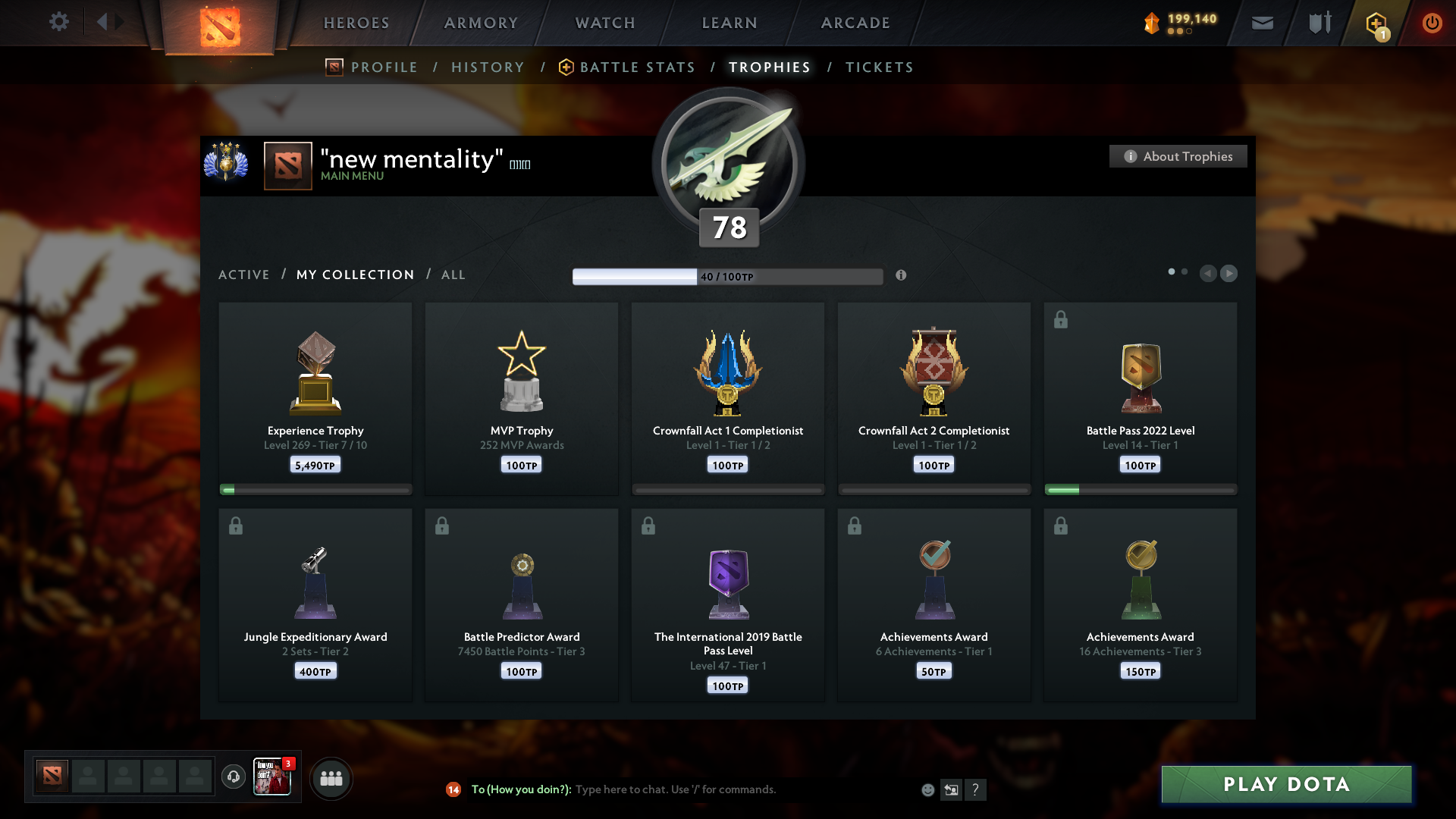Screen dimensions: 1456x819
Task: Switch to the BATTLE STATS tab
Action: pyautogui.click(x=637, y=67)
